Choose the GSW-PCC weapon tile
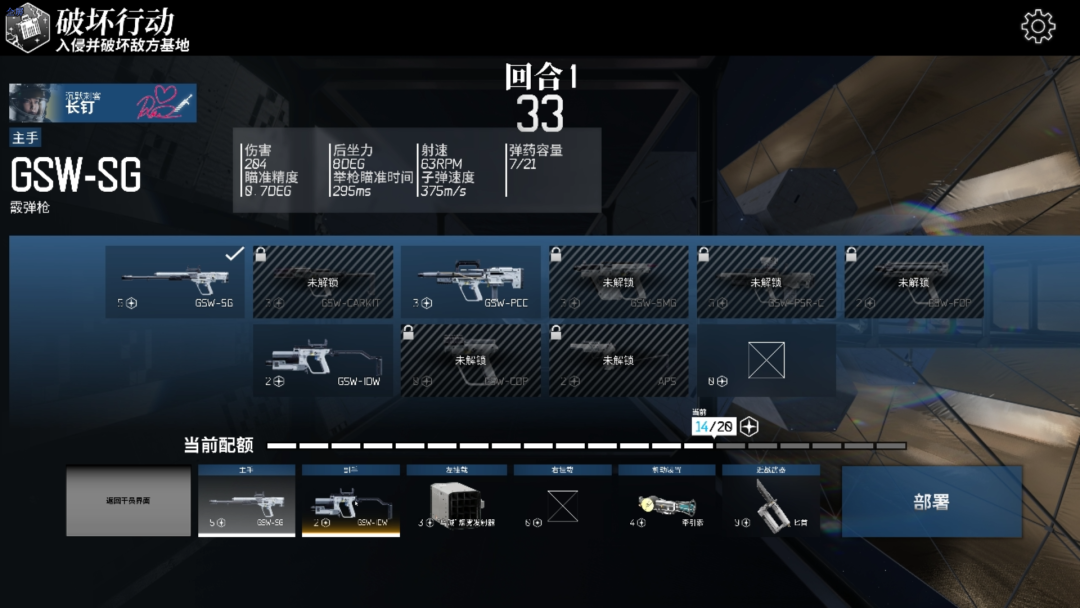The image size is (1080, 608). click(x=470, y=282)
